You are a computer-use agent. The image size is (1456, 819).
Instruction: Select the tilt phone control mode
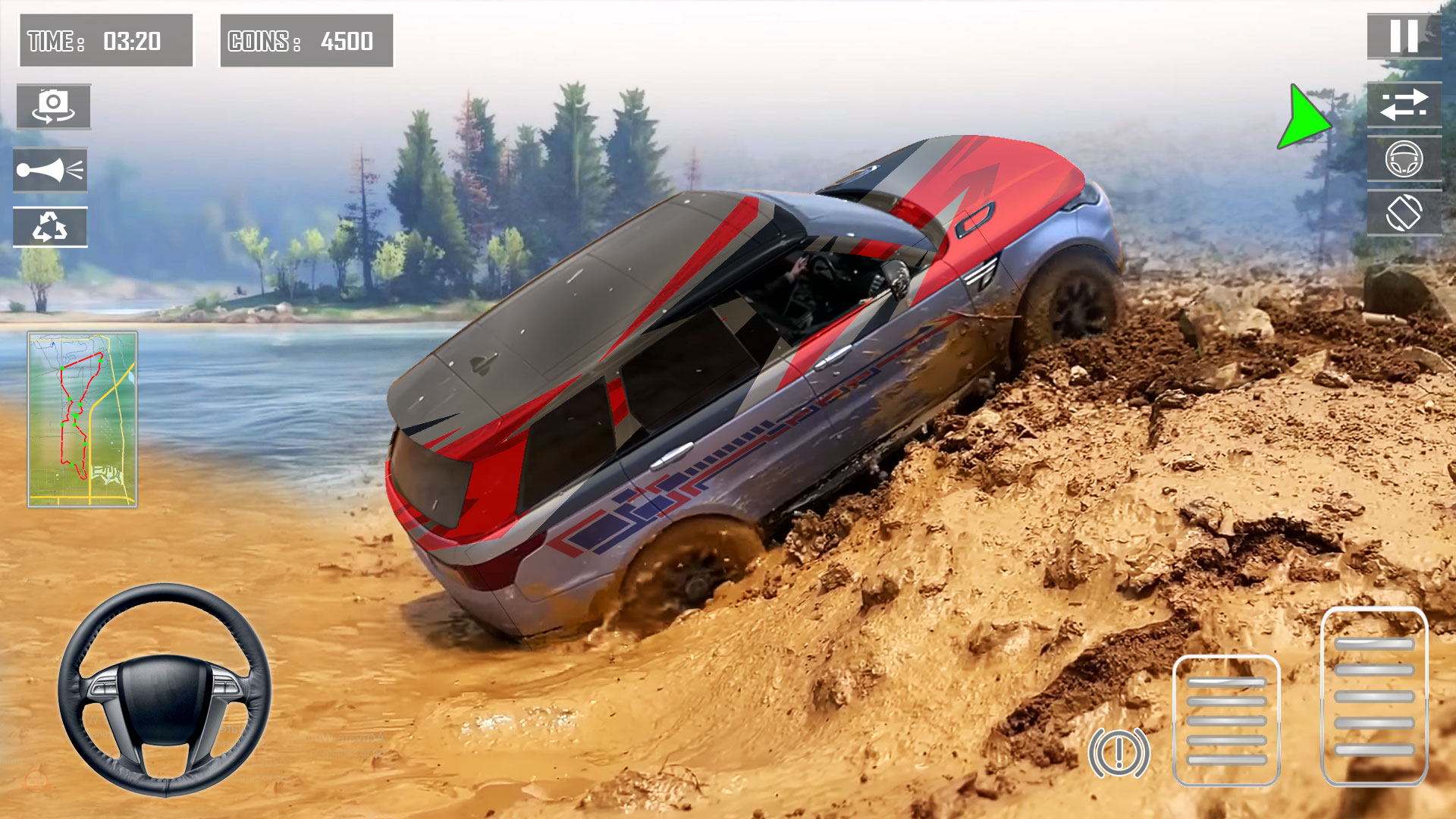(x=1404, y=213)
